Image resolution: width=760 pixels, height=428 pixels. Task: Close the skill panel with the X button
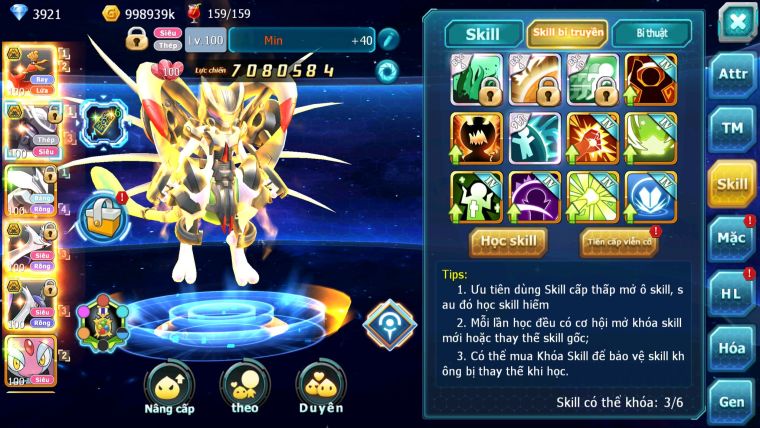(x=737, y=21)
